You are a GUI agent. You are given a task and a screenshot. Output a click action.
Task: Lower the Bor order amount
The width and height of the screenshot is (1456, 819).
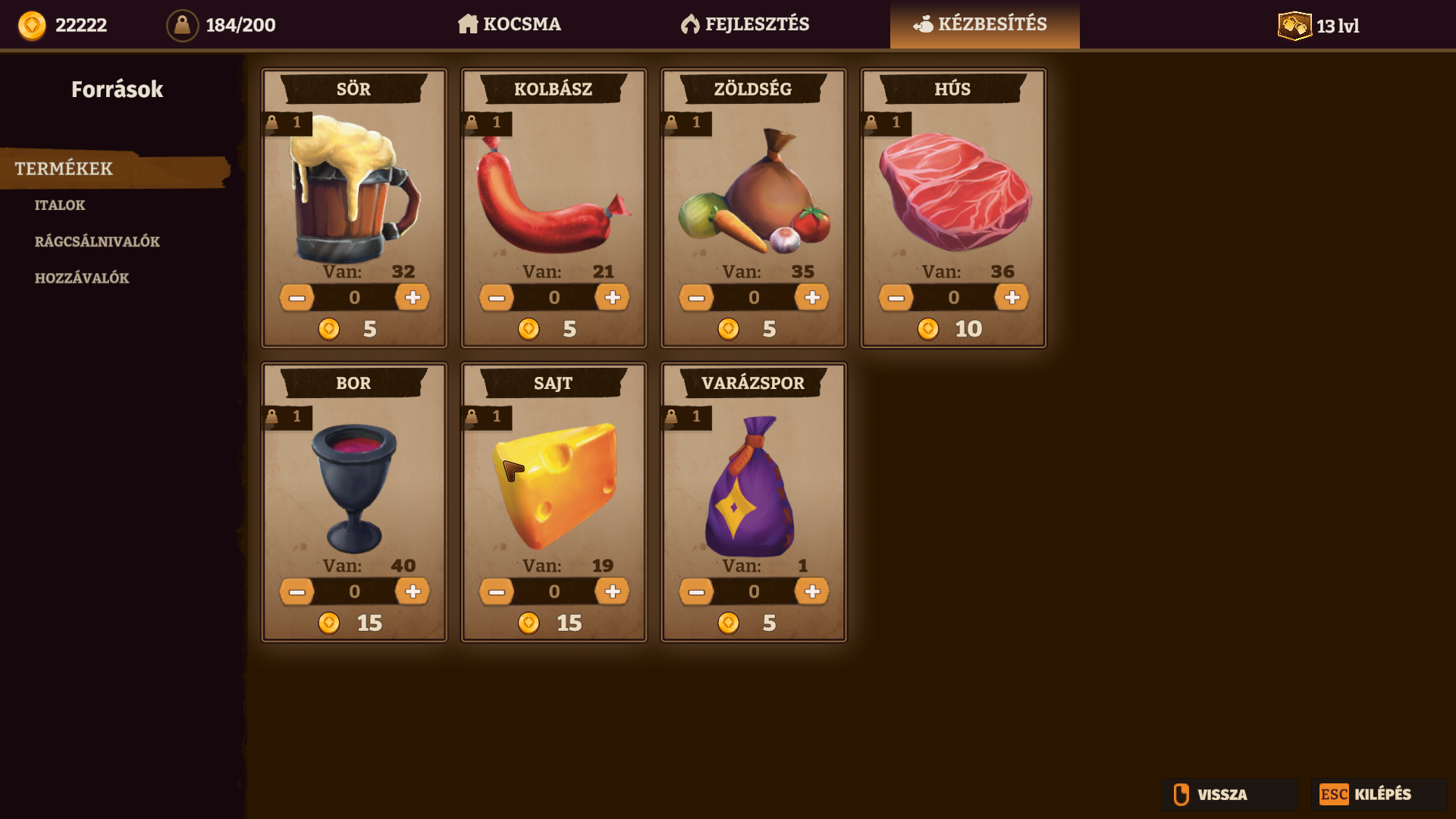297,591
